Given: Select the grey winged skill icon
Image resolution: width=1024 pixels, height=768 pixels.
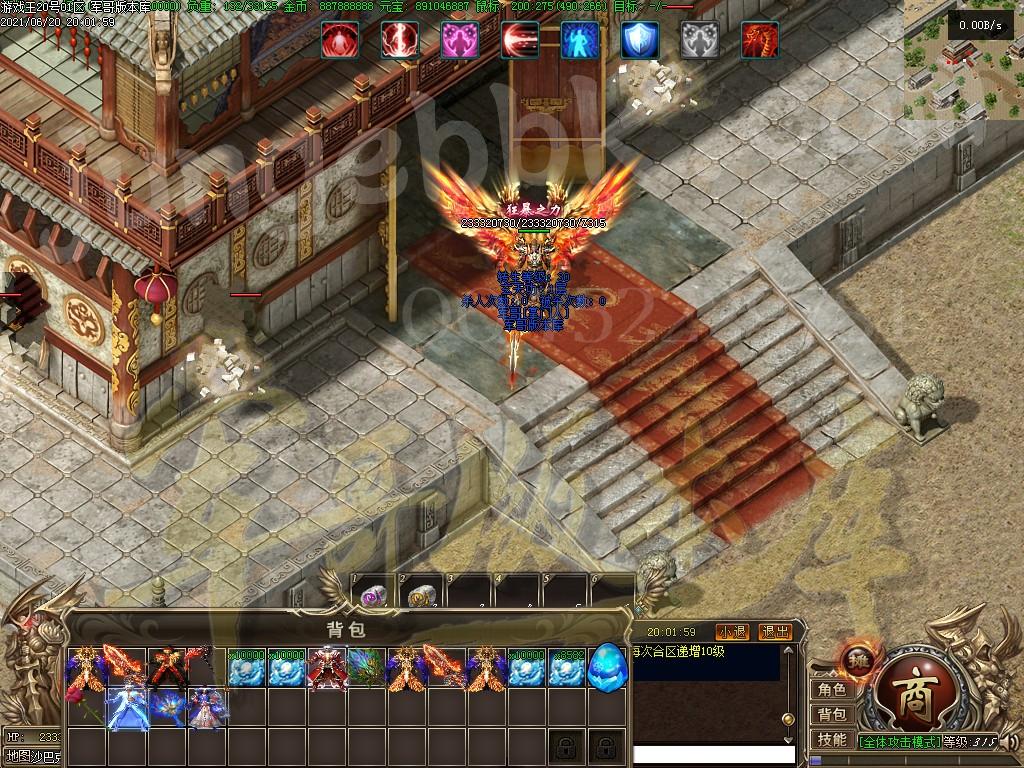Looking at the screenshot, I should 700,40.
